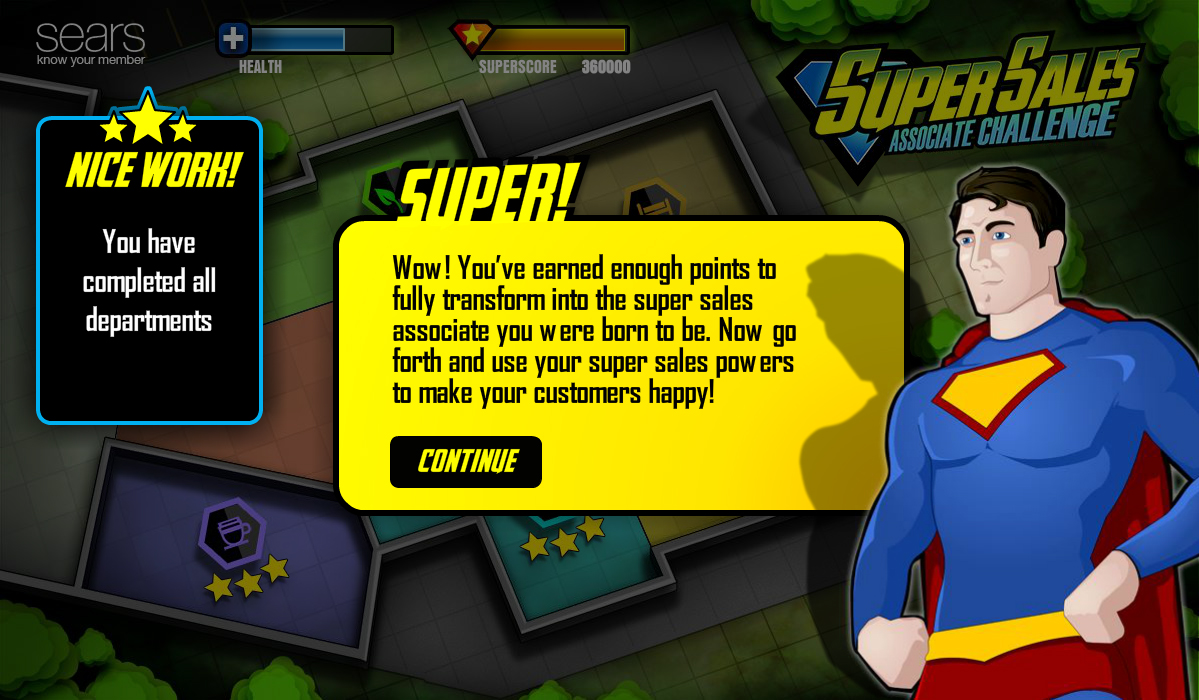Image resolution: width=1199 pixels, height=700 pixels.
Task: Click the CONTINUE button
Action: click(466, 462)
